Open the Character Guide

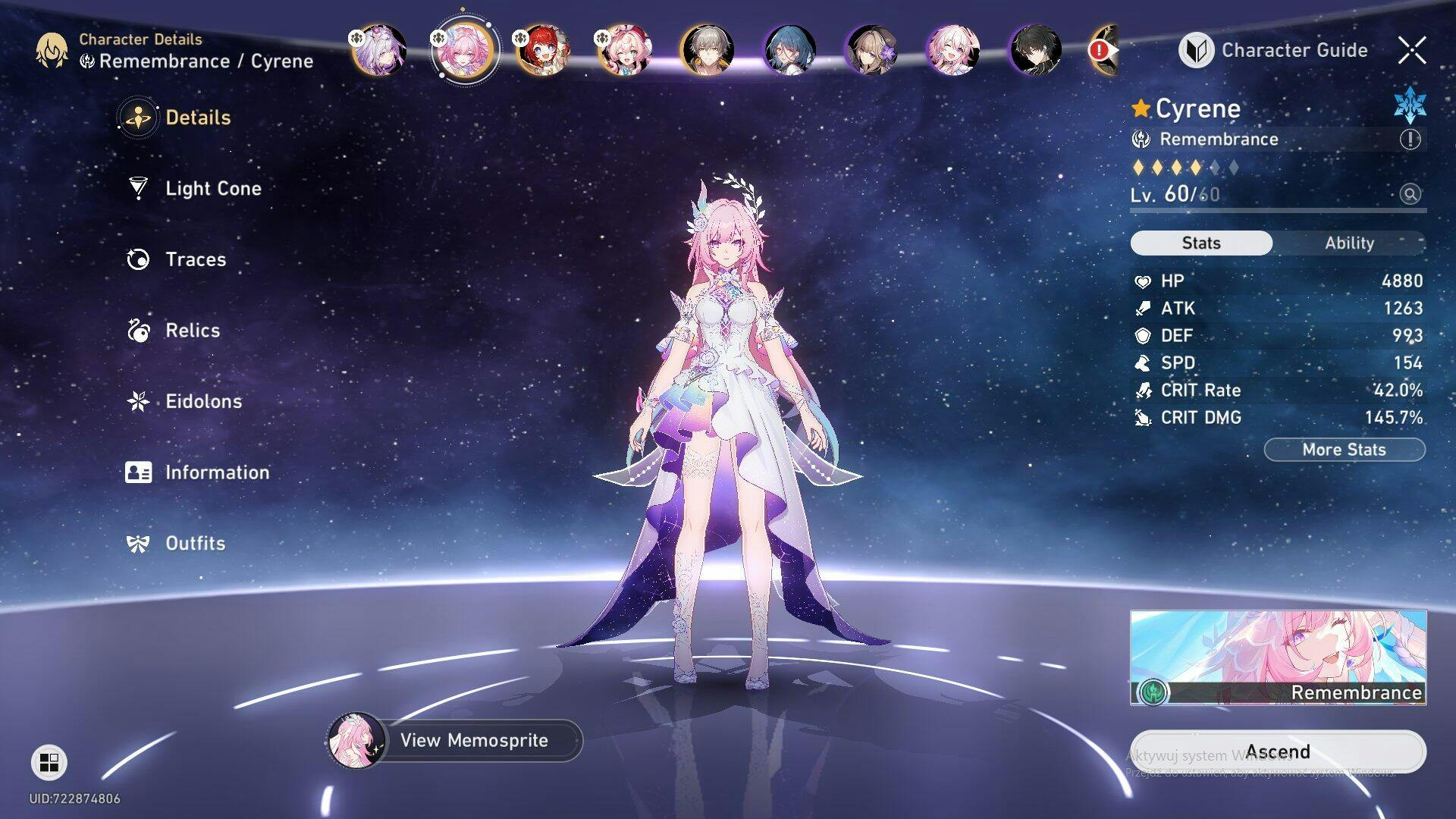pyautogui.click(x=1274, y=50)
